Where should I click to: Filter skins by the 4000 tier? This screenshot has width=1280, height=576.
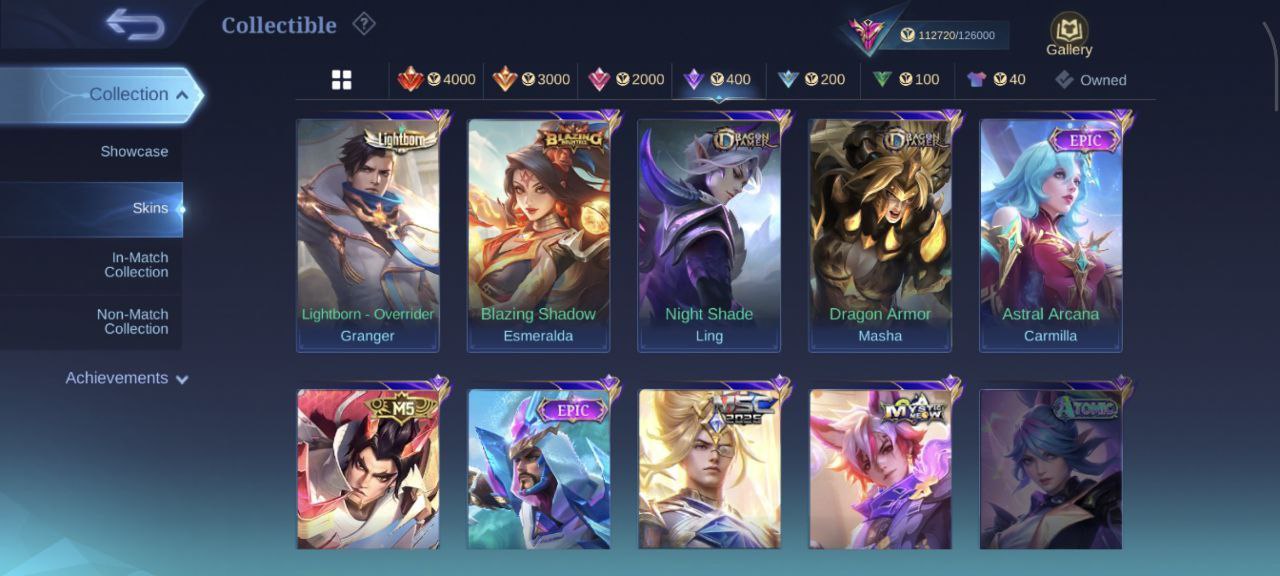[x=437, y=80]
